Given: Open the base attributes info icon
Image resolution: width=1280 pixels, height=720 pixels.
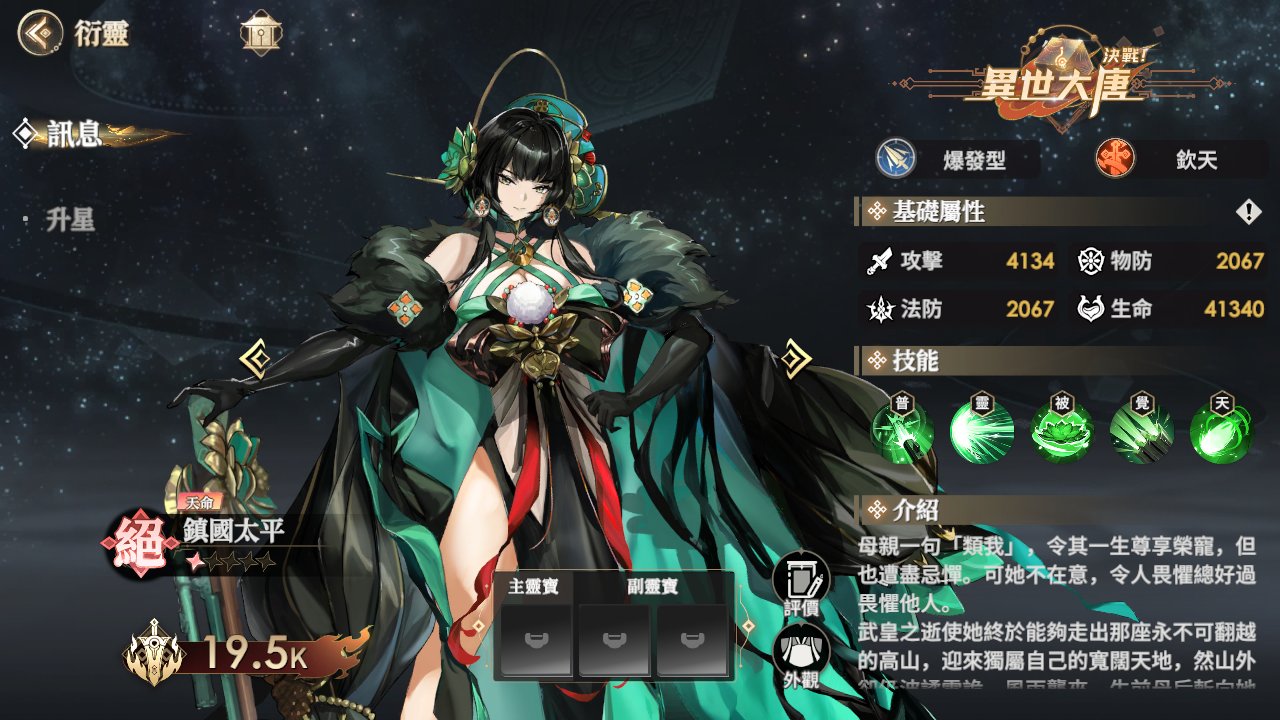Looking at the screenshot, I should click(x=1249, y=212).
